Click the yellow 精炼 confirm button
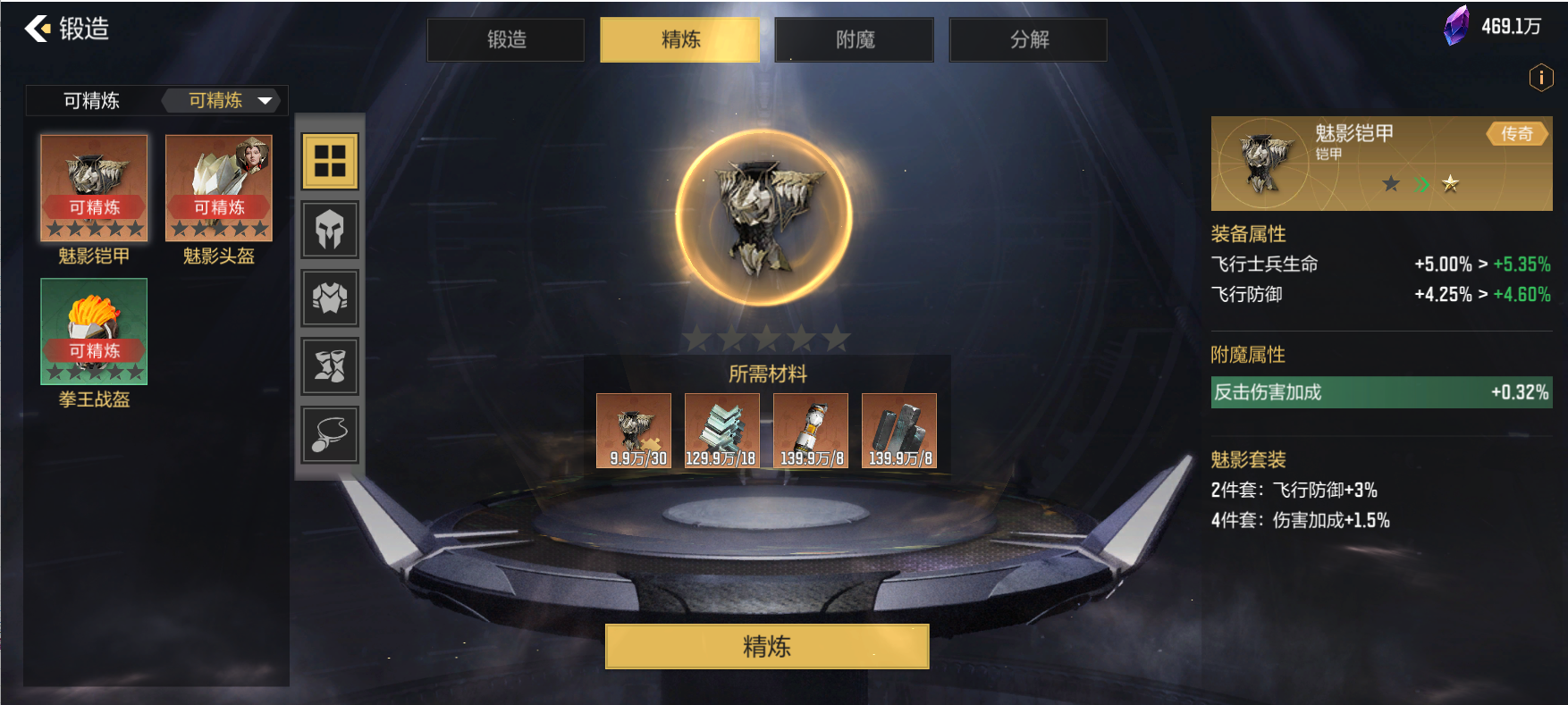Image resolution: width=1568 pixels, height=705 pixels. (767, 646)
